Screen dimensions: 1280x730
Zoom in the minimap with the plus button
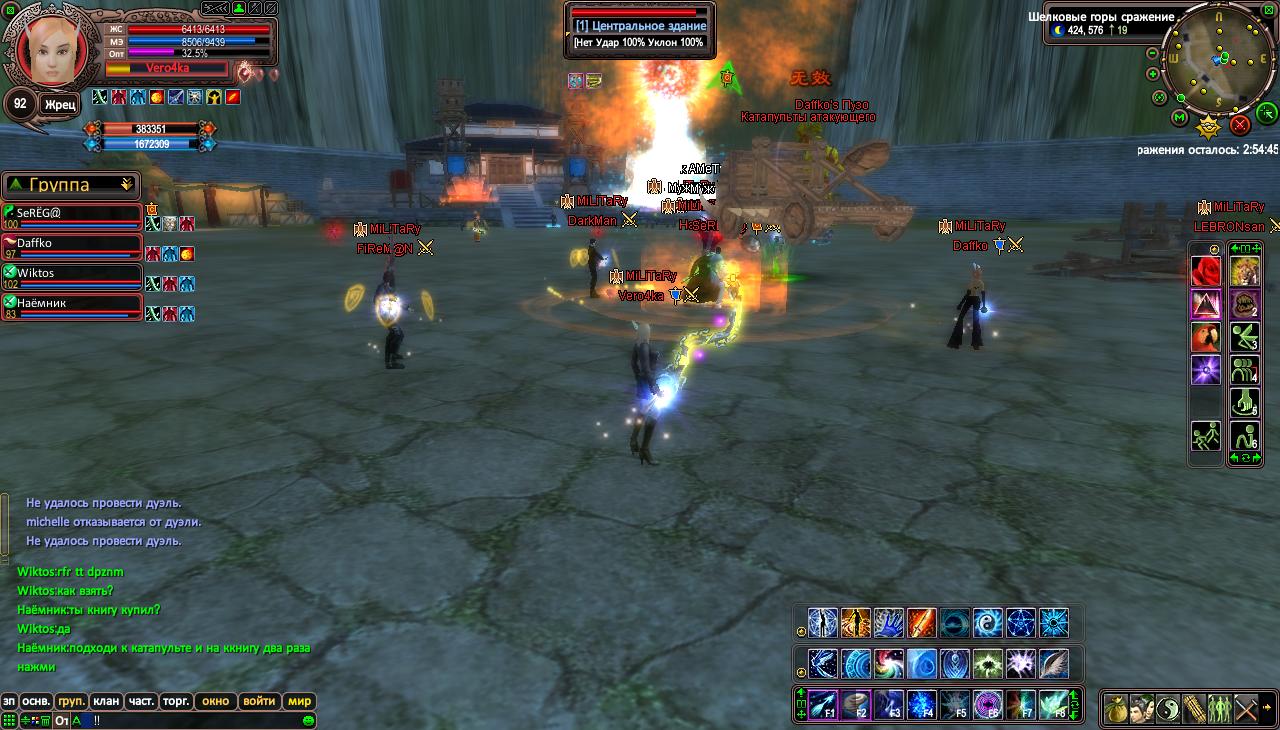pos(1153,74)
